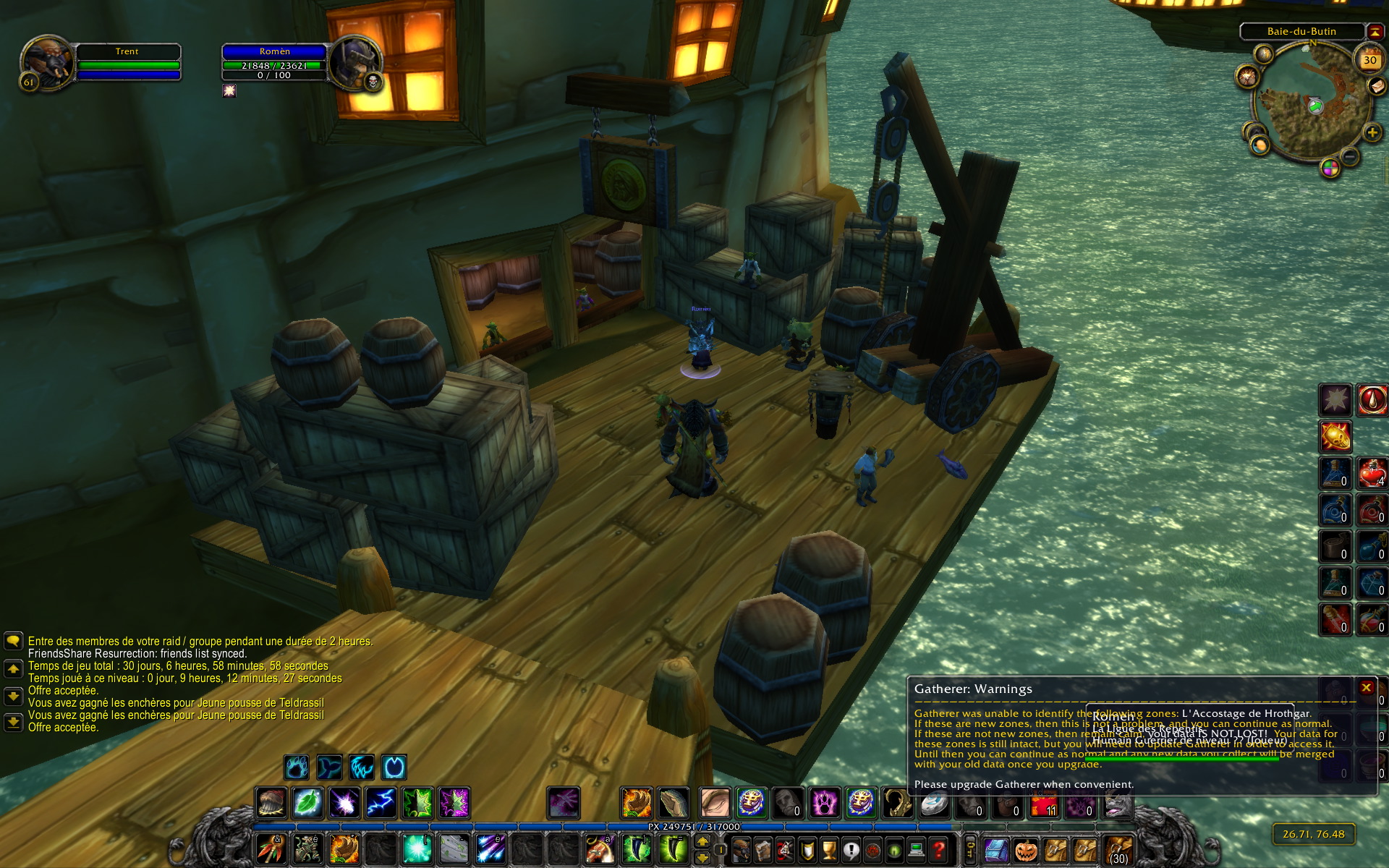Open the calendar showing day 30
This screenshot has height=868, width=1389.
tap(1369, 61)
